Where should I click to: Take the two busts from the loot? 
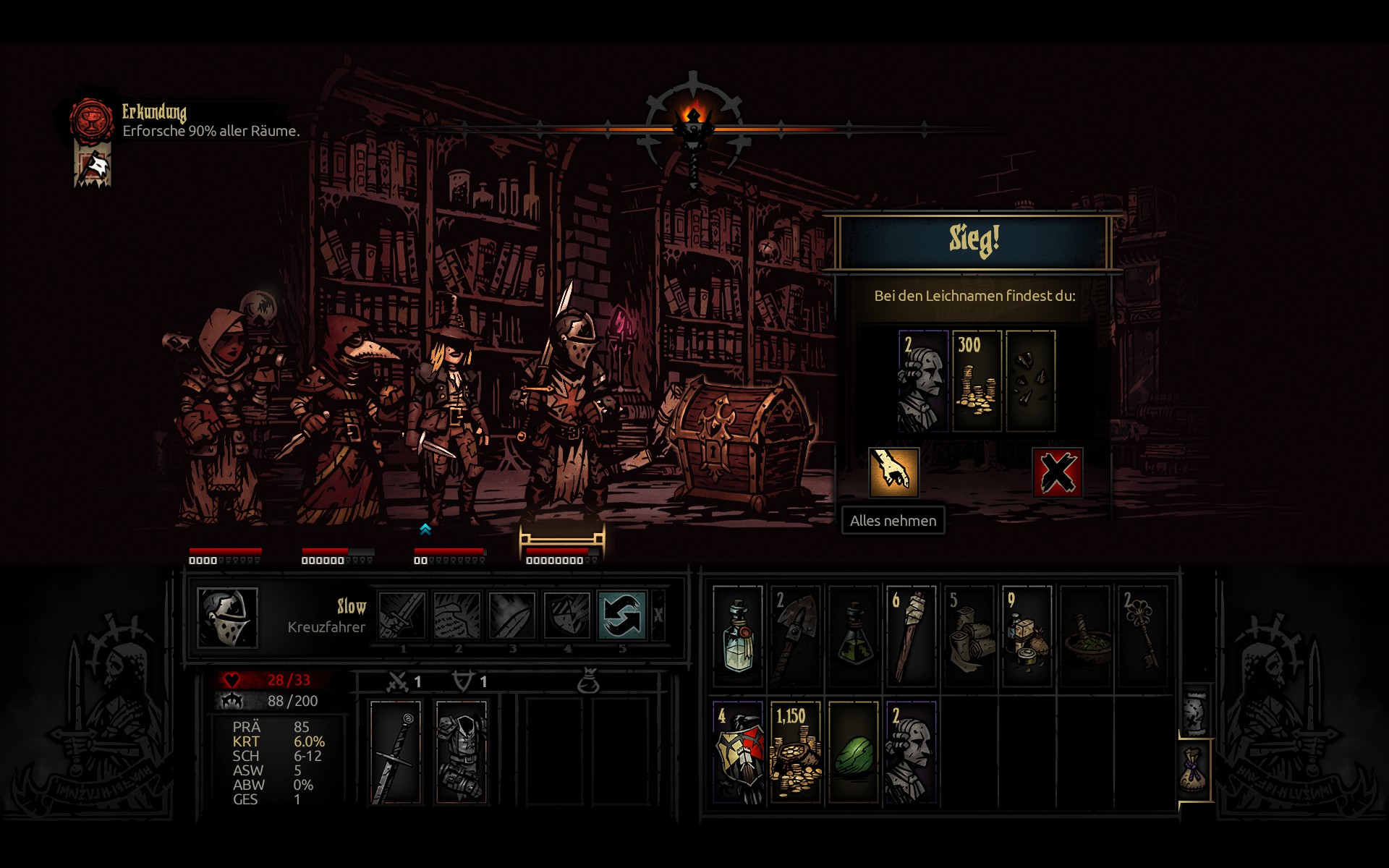coord(922,381)
